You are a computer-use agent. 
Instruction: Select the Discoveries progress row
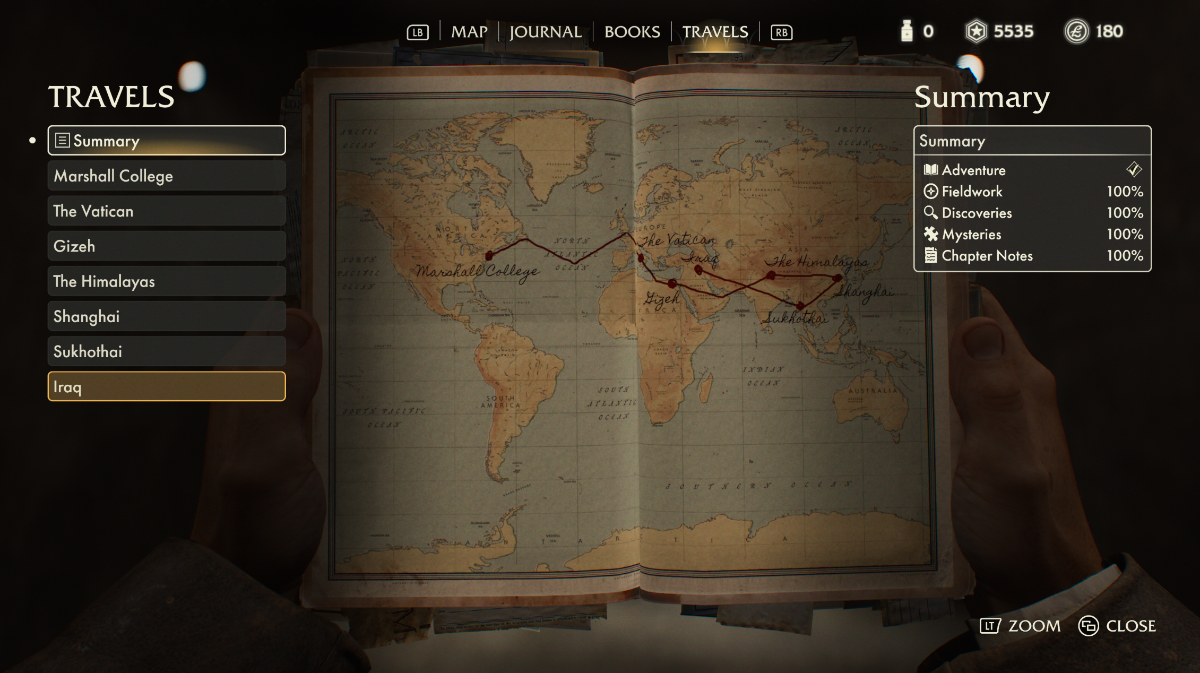click(1032, 213)
